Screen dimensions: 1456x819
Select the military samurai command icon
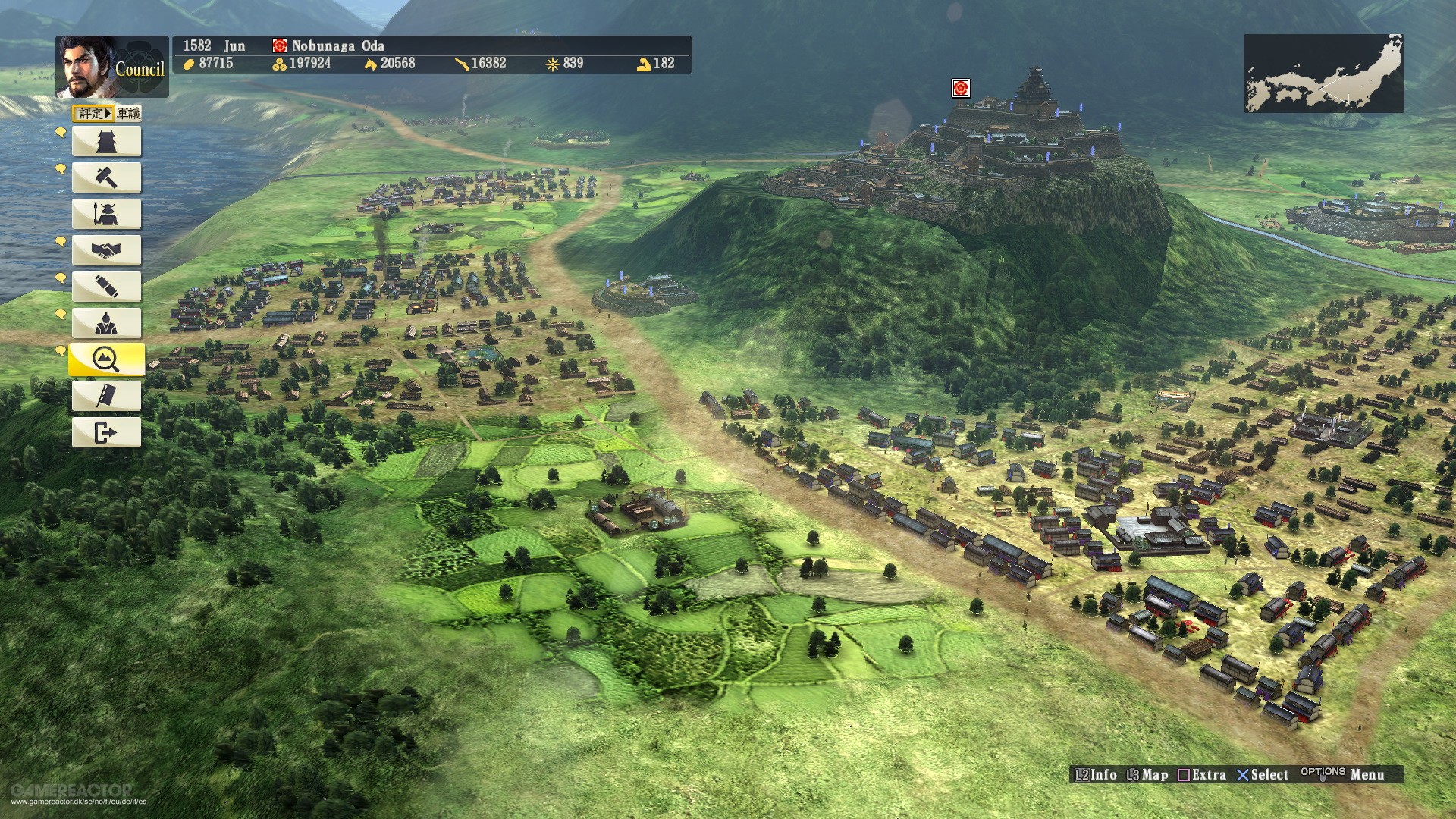click(x=106, y=213)
